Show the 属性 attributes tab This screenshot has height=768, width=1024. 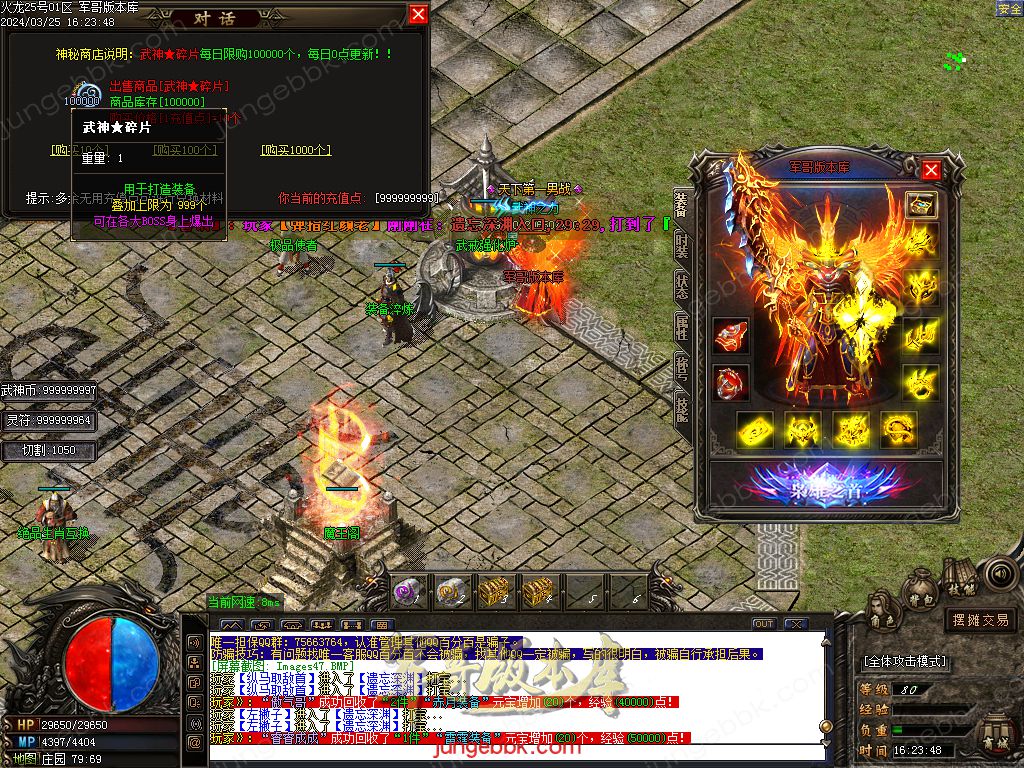[681, 324]
